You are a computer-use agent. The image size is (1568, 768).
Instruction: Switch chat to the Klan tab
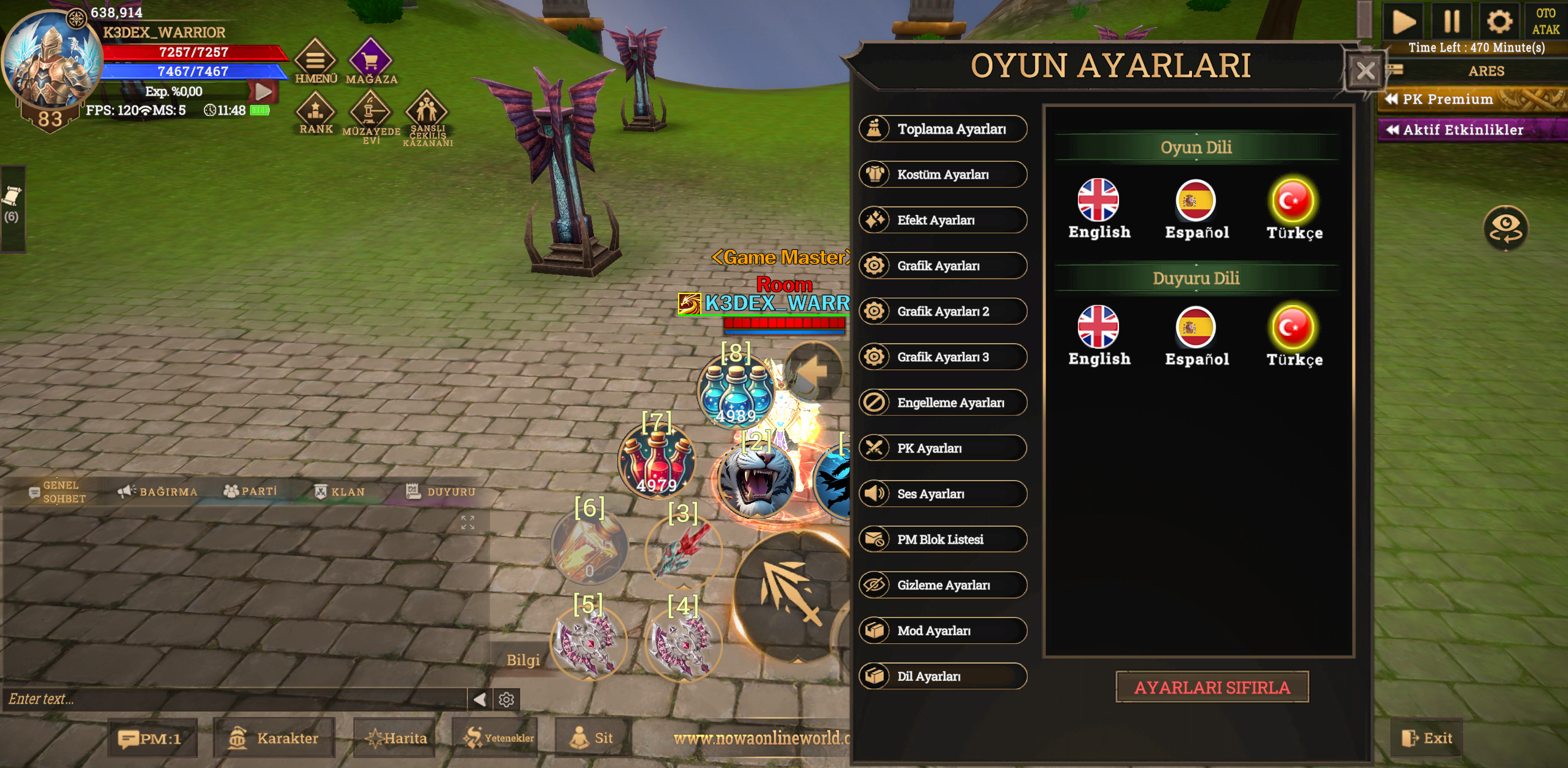point(340,492)
